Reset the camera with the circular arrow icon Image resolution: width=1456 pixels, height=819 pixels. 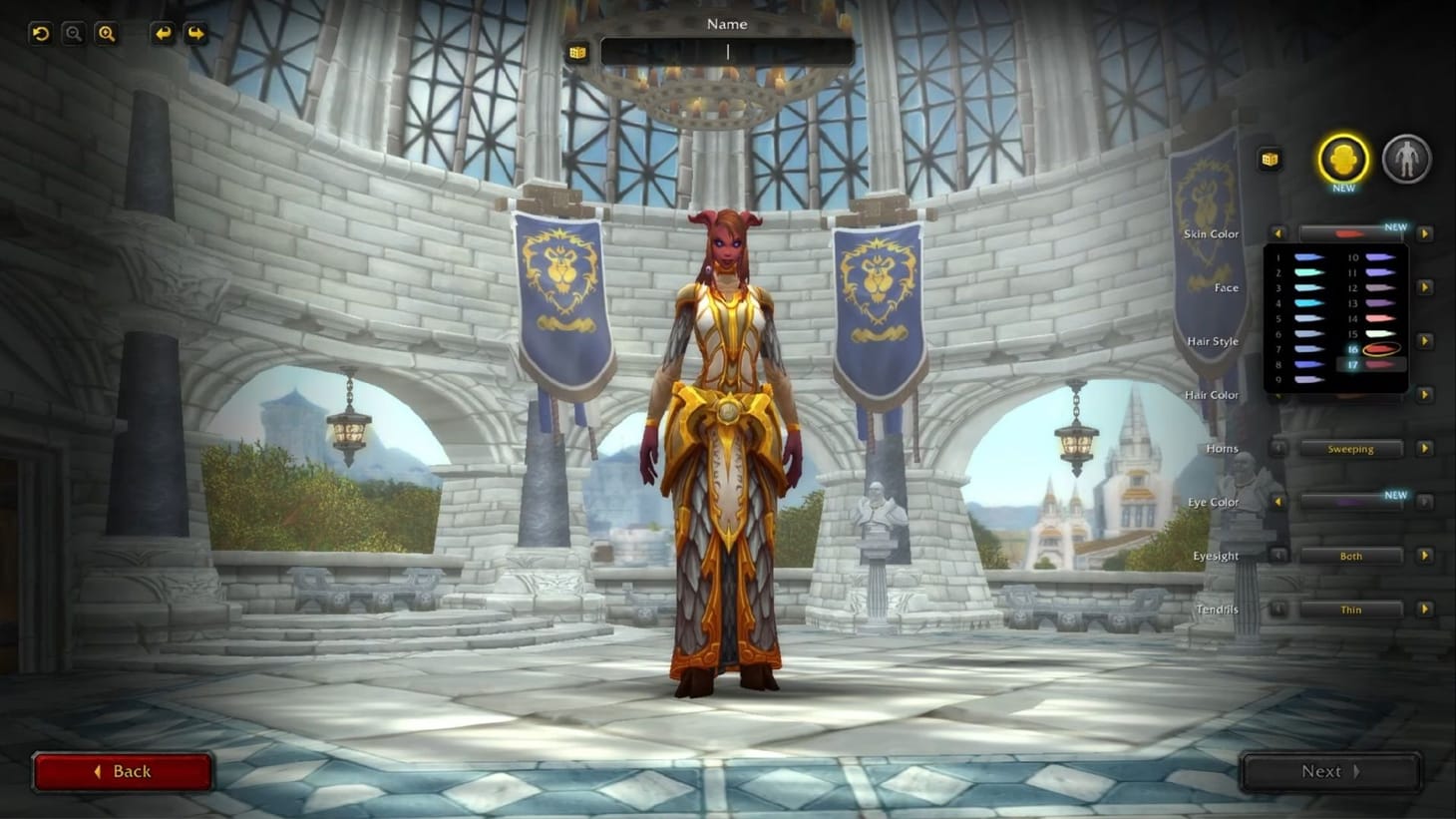click(39, 33)
